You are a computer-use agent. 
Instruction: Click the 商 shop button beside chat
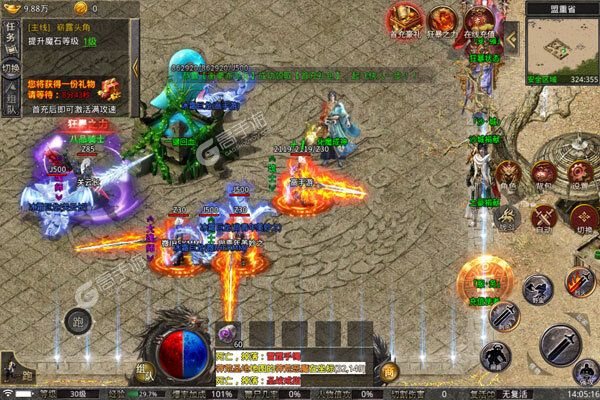click(389, 372)
